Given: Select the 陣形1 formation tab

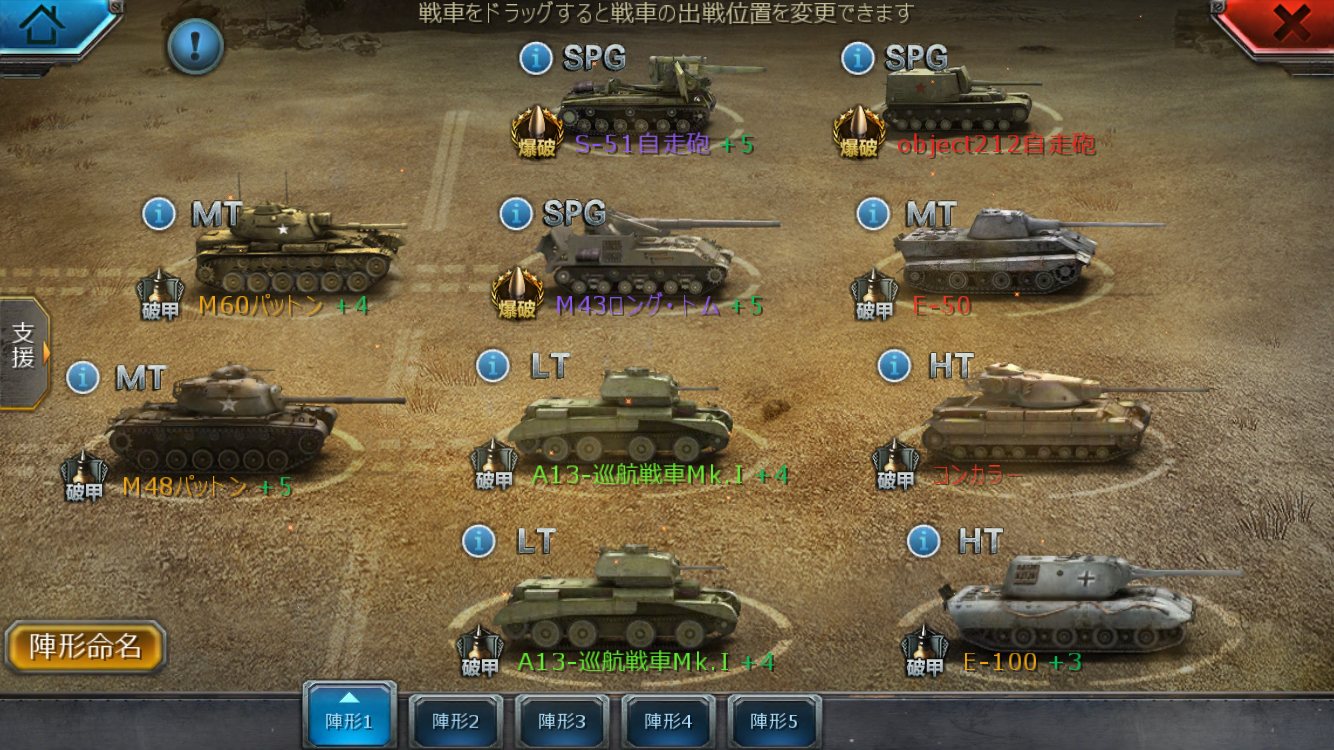Looking at the screenshot, I should (x=349, y=716).
